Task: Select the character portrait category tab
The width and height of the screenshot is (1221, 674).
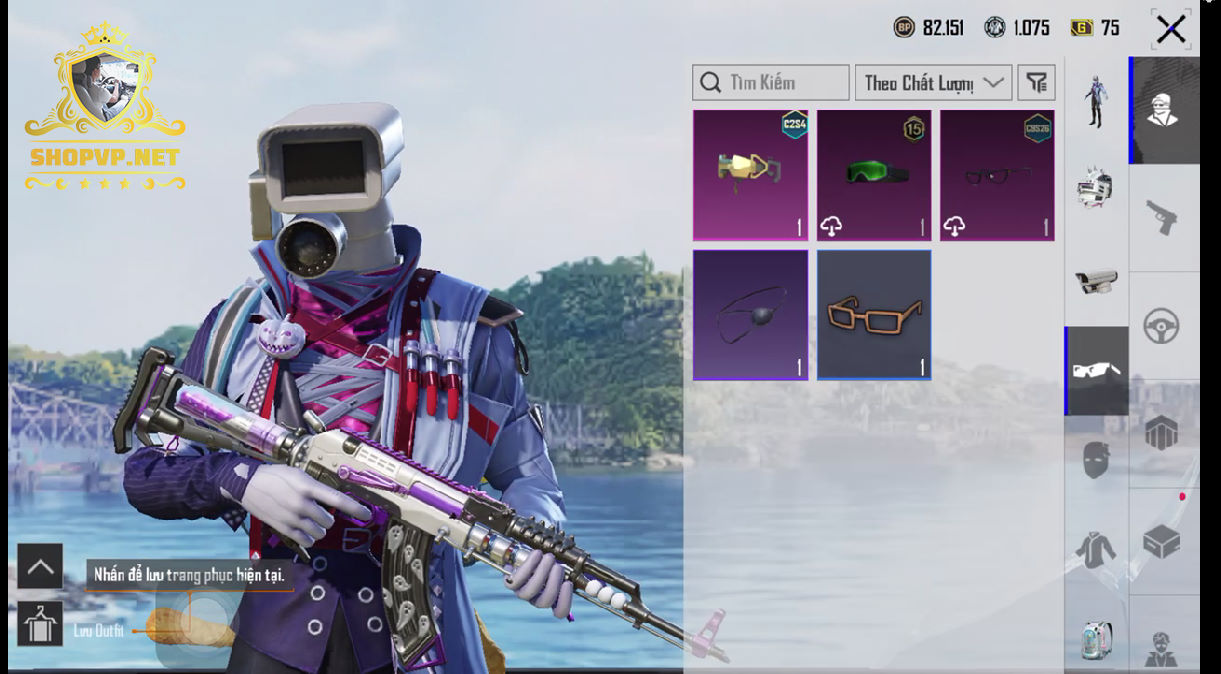Action: click(x=1162, y=110)
